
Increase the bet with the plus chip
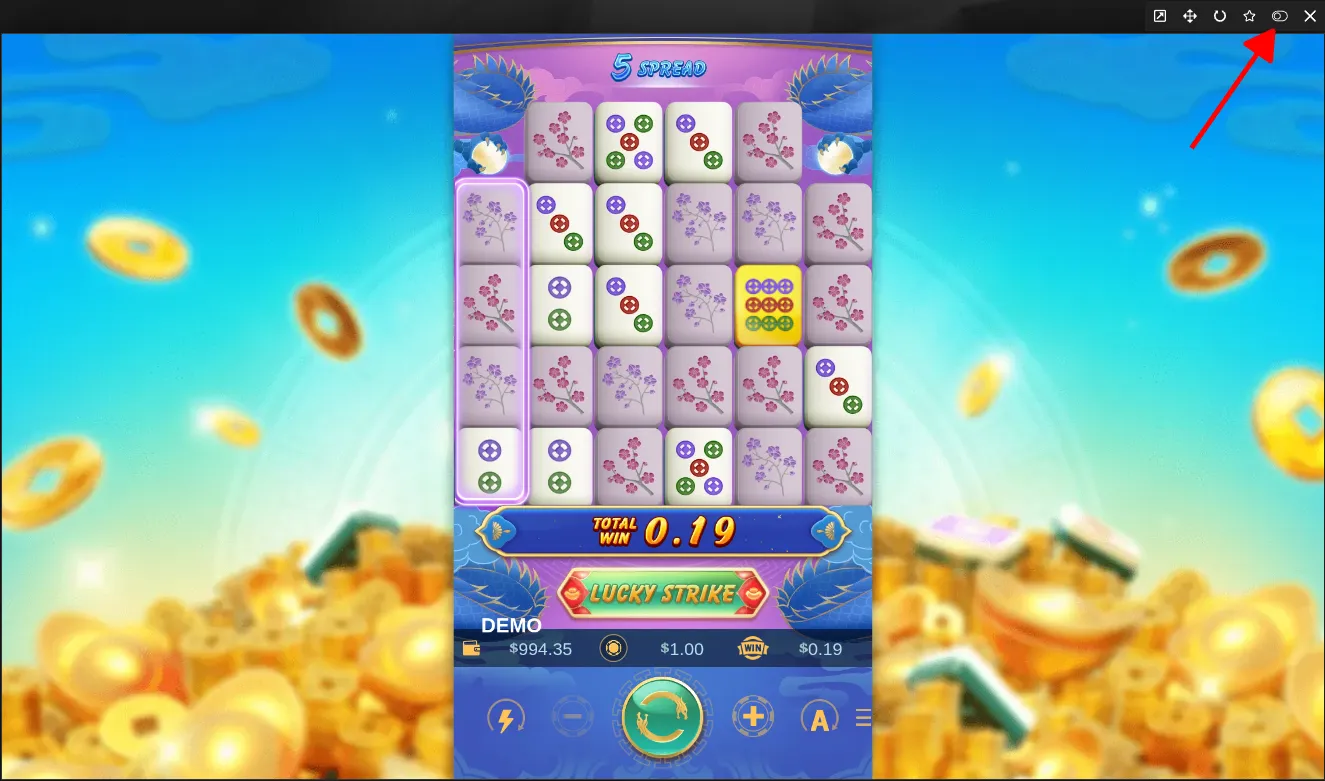(753, 716)
